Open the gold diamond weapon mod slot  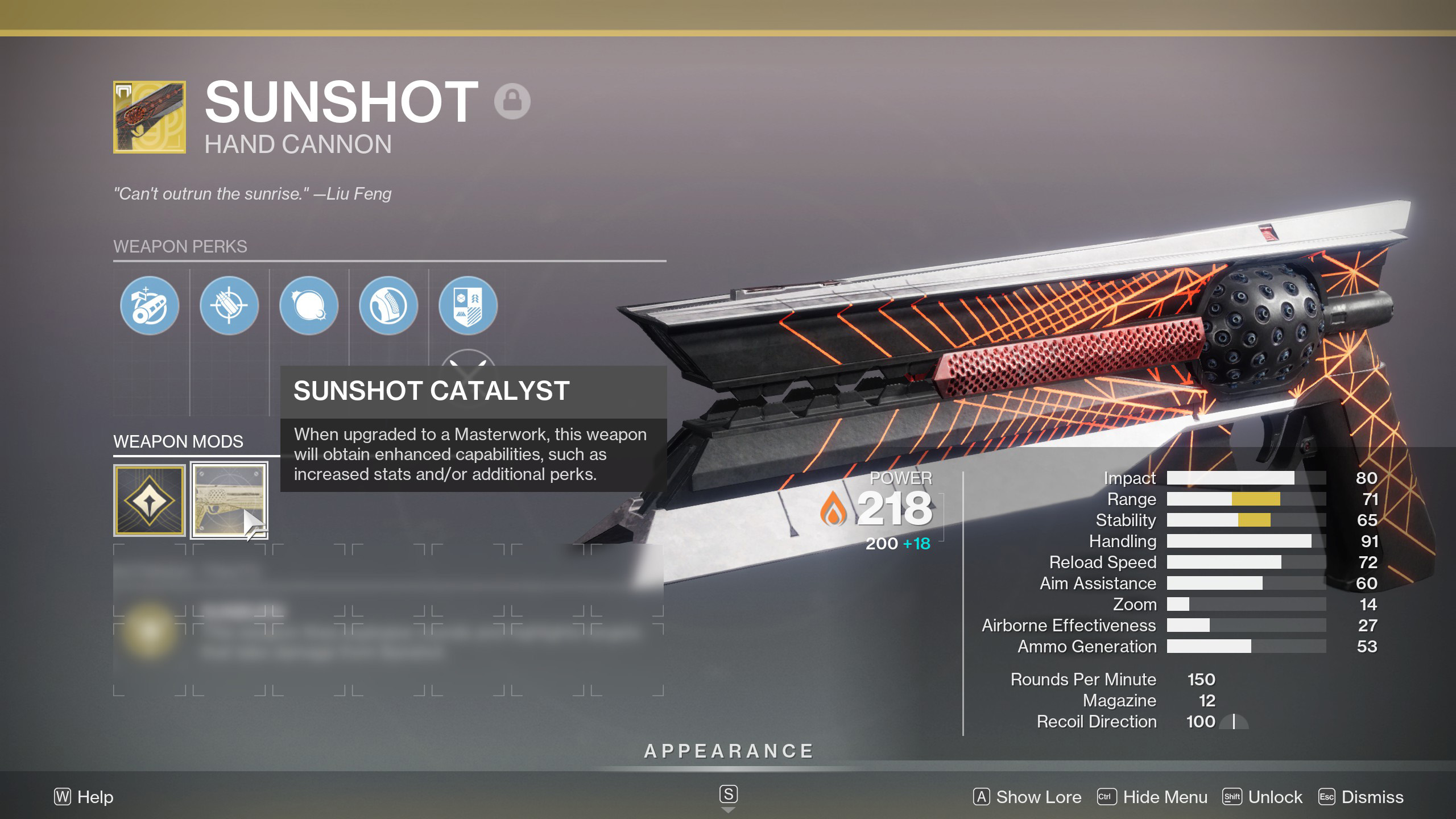(x=150, y=500)
